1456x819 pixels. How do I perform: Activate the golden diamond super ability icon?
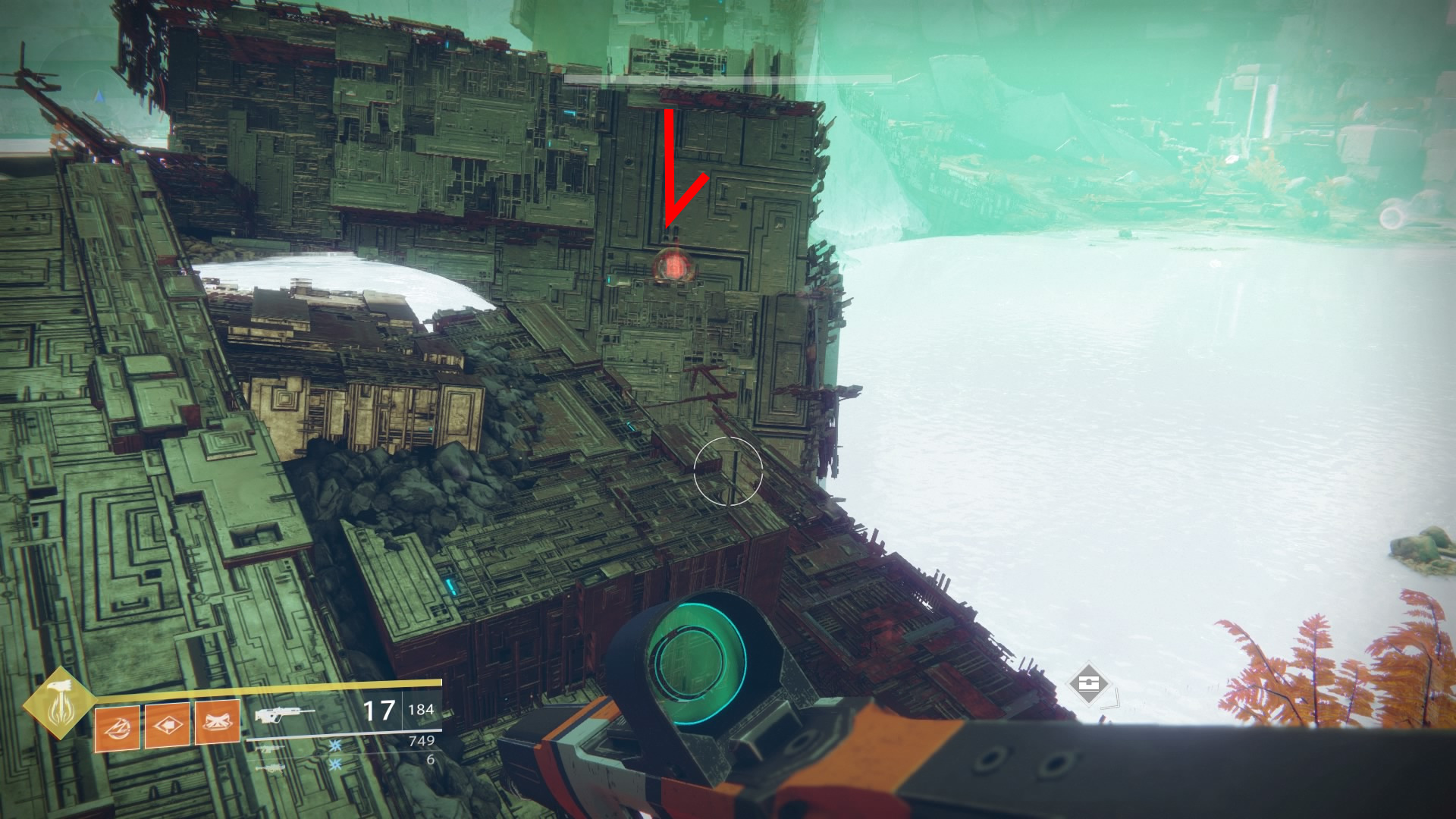pyautogui.click(x=58, y=703)
